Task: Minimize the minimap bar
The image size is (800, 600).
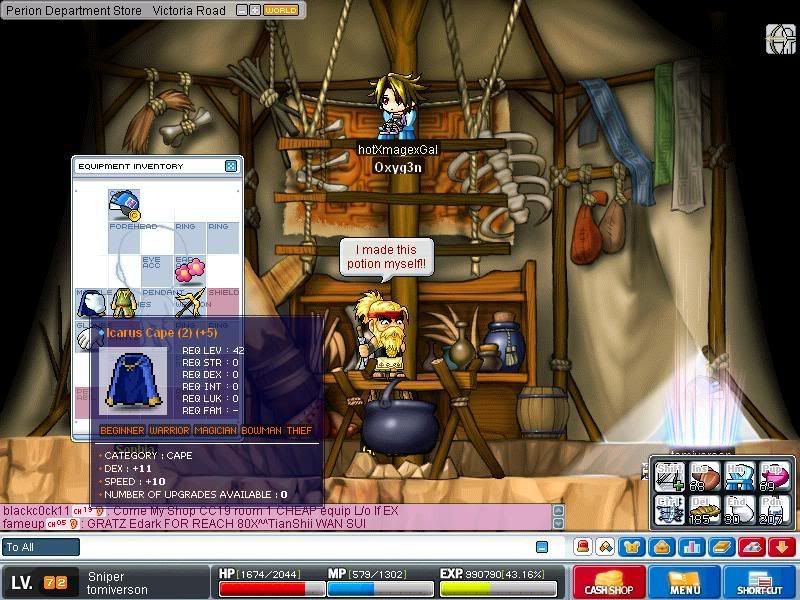Action: point(240,10)
